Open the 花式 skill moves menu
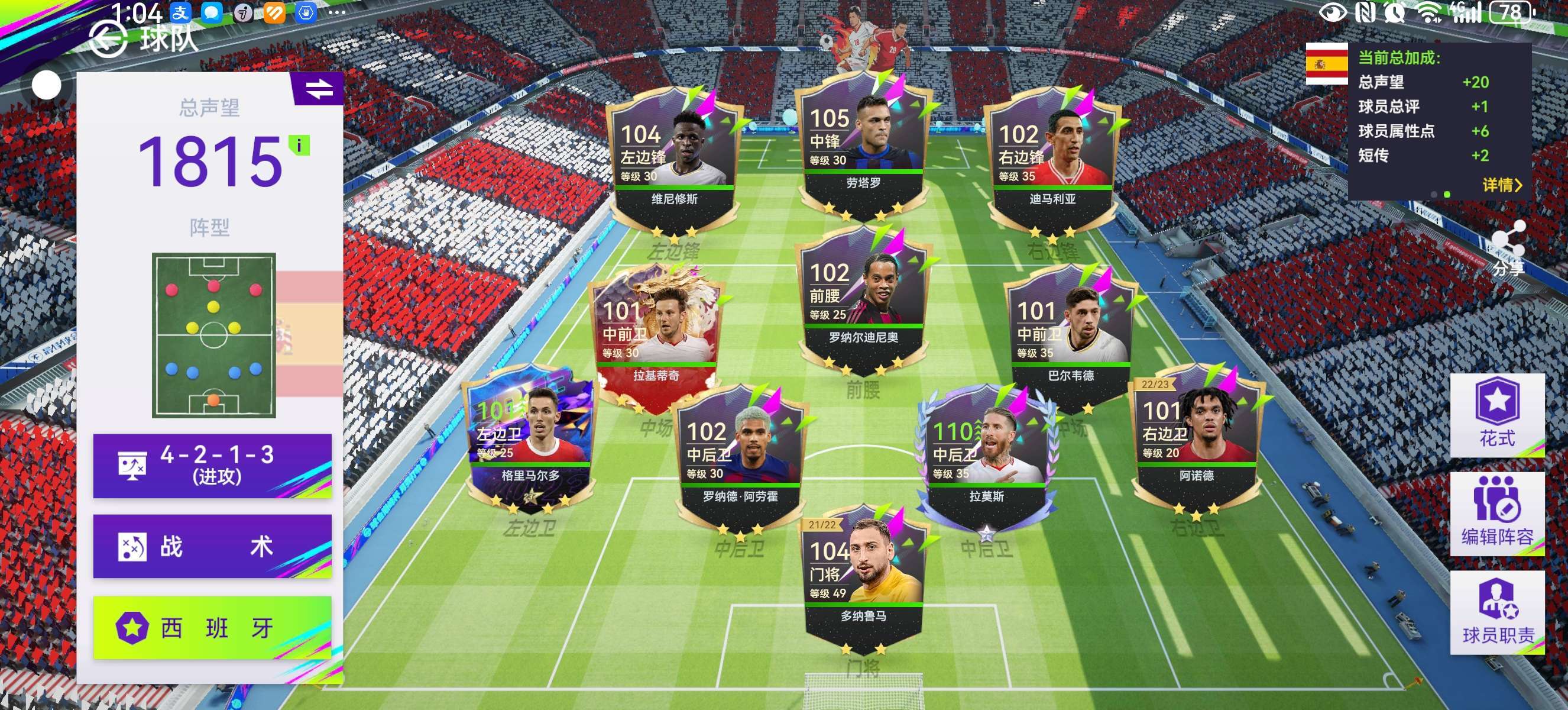The width and height of the screenshot is (1568, 710). click(1497, 414)
